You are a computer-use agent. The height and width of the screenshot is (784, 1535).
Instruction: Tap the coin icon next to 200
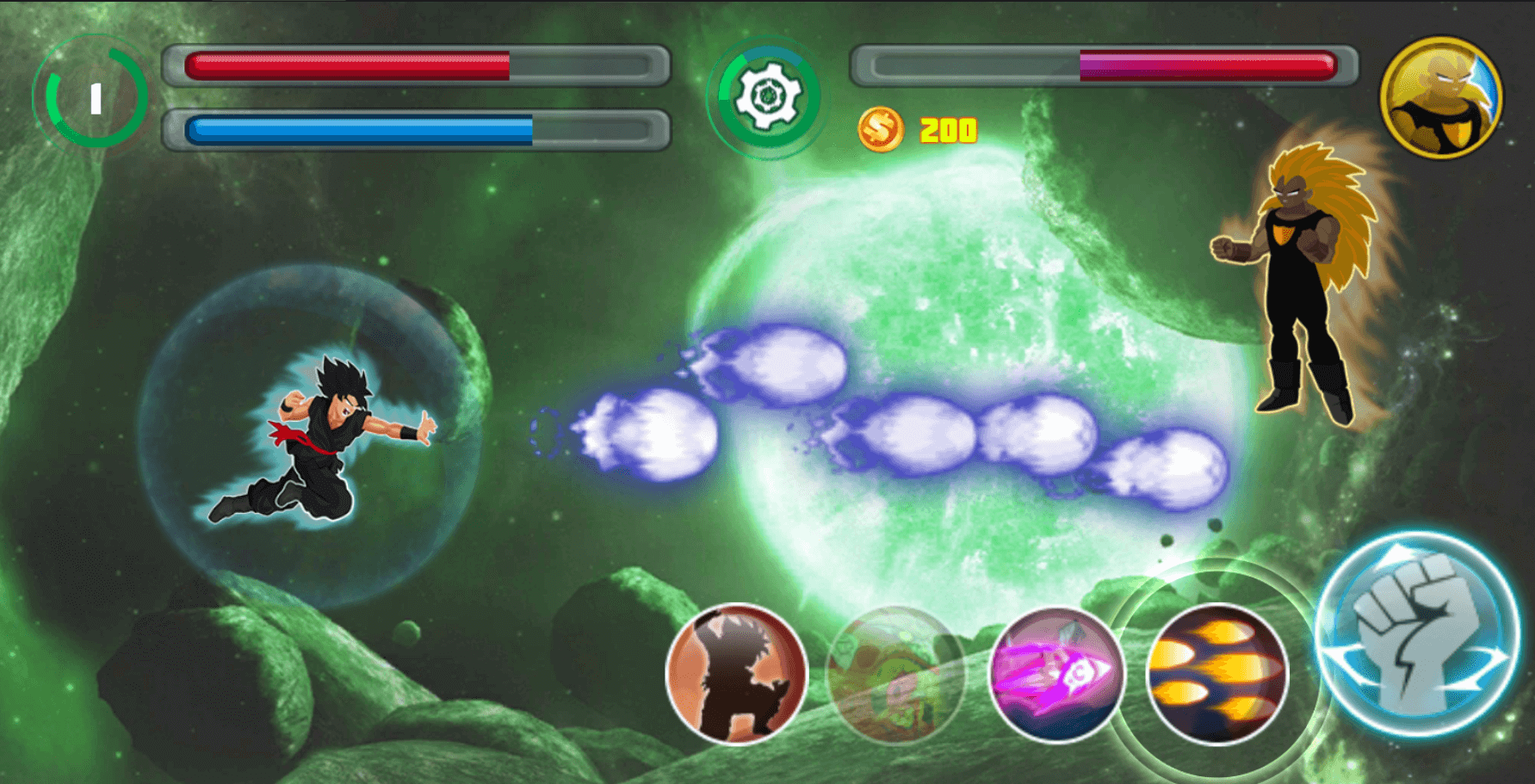coord(882,129)
